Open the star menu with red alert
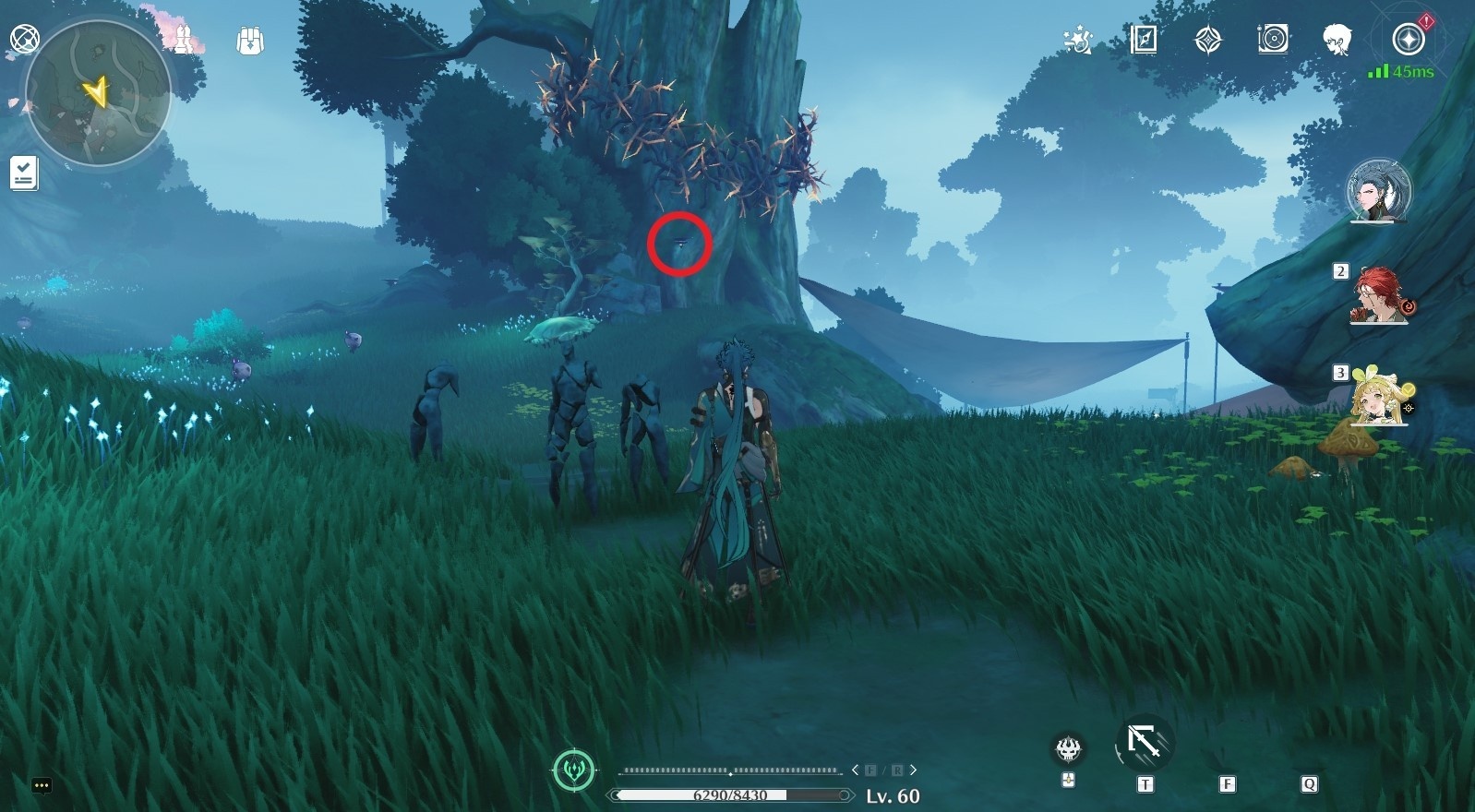 [x=1409, y=40]
